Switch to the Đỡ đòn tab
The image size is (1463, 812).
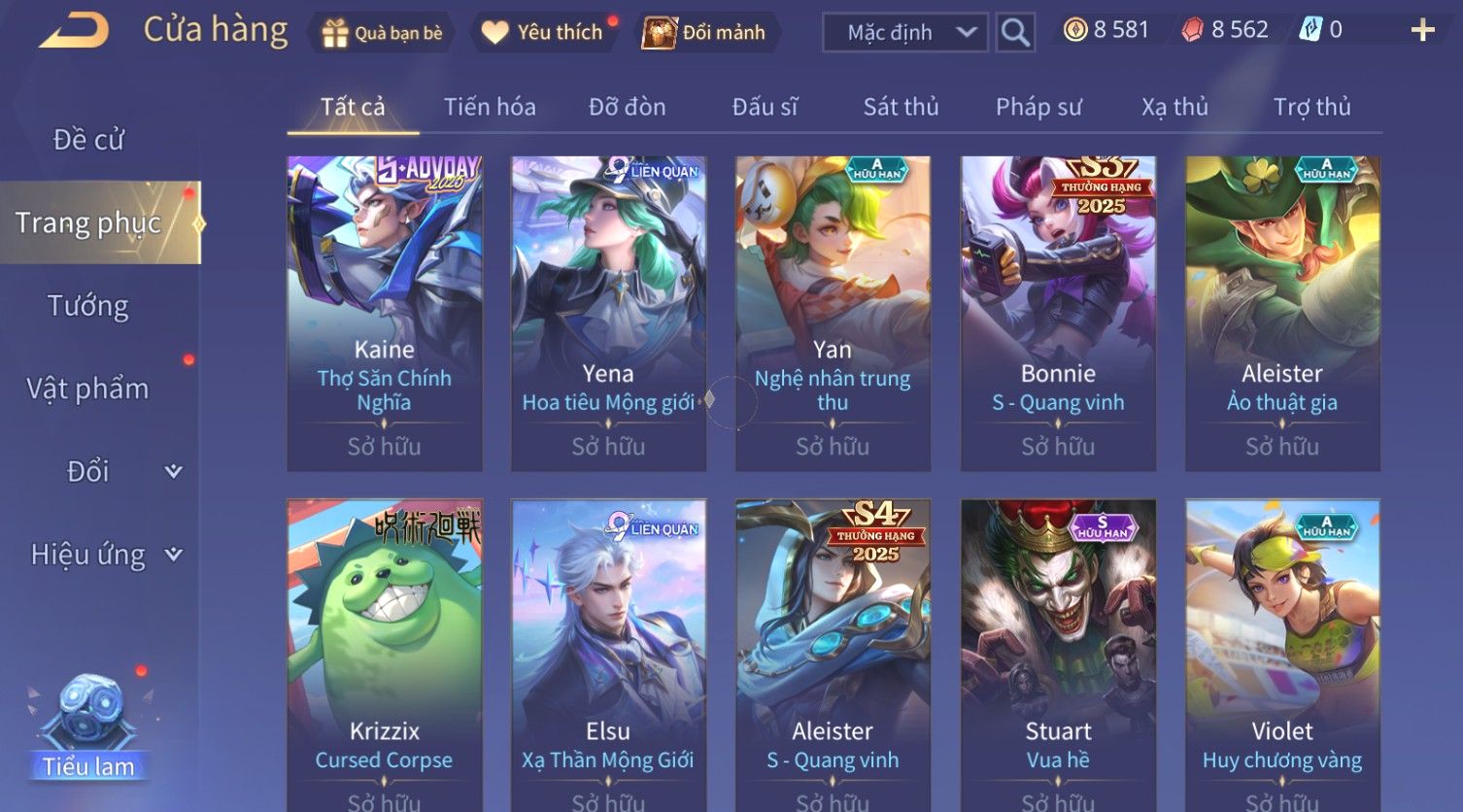(x=627, y=107)
